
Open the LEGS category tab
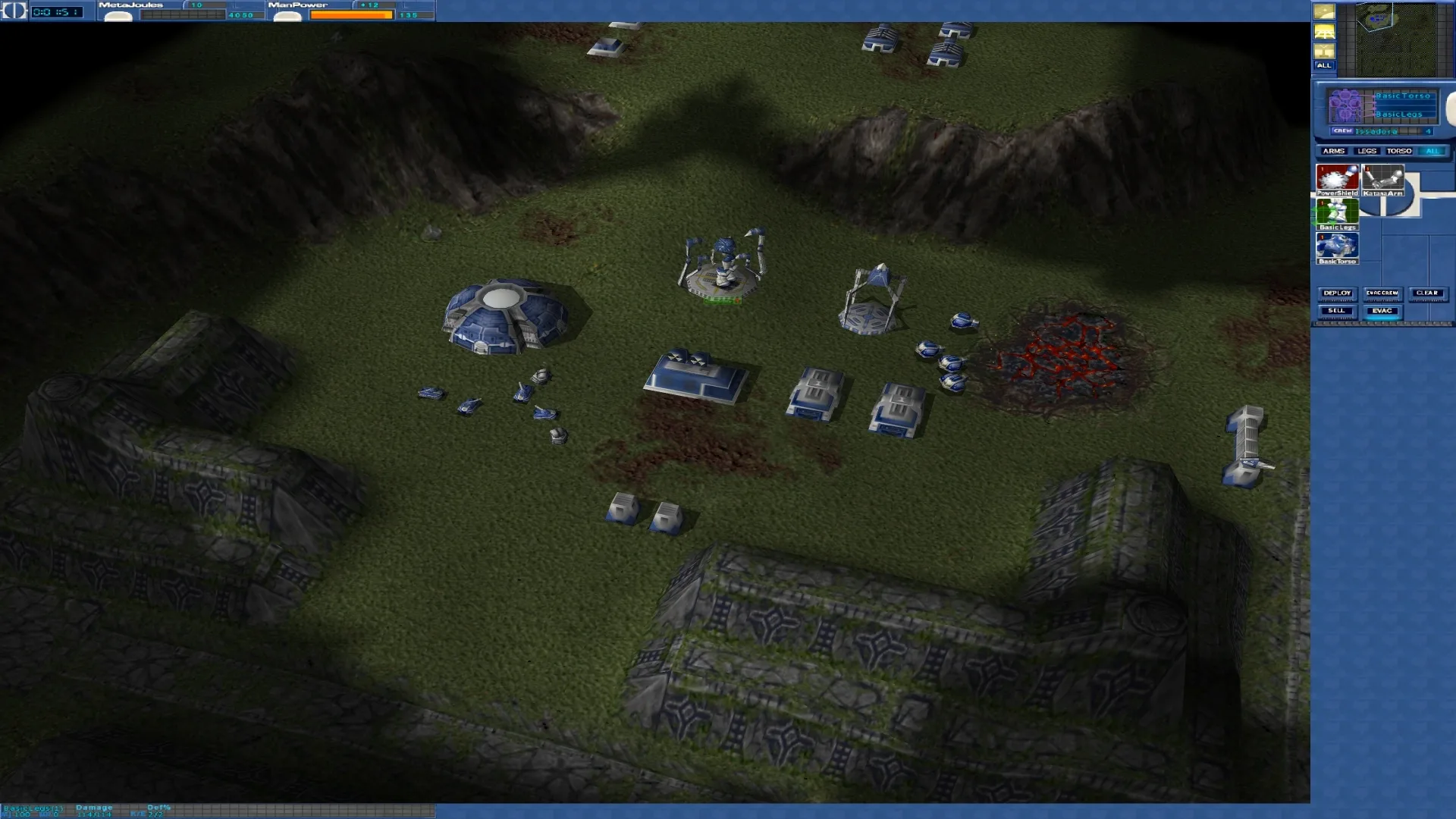click(x=1367, y=151)
